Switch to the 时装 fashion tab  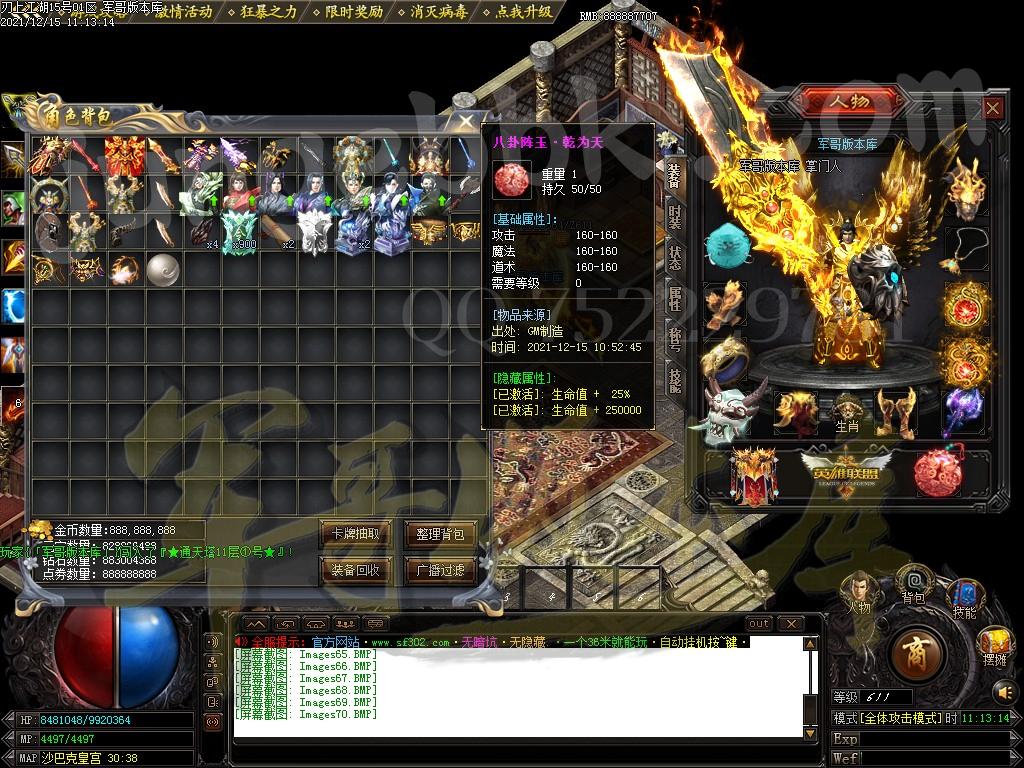click(675, 217)
